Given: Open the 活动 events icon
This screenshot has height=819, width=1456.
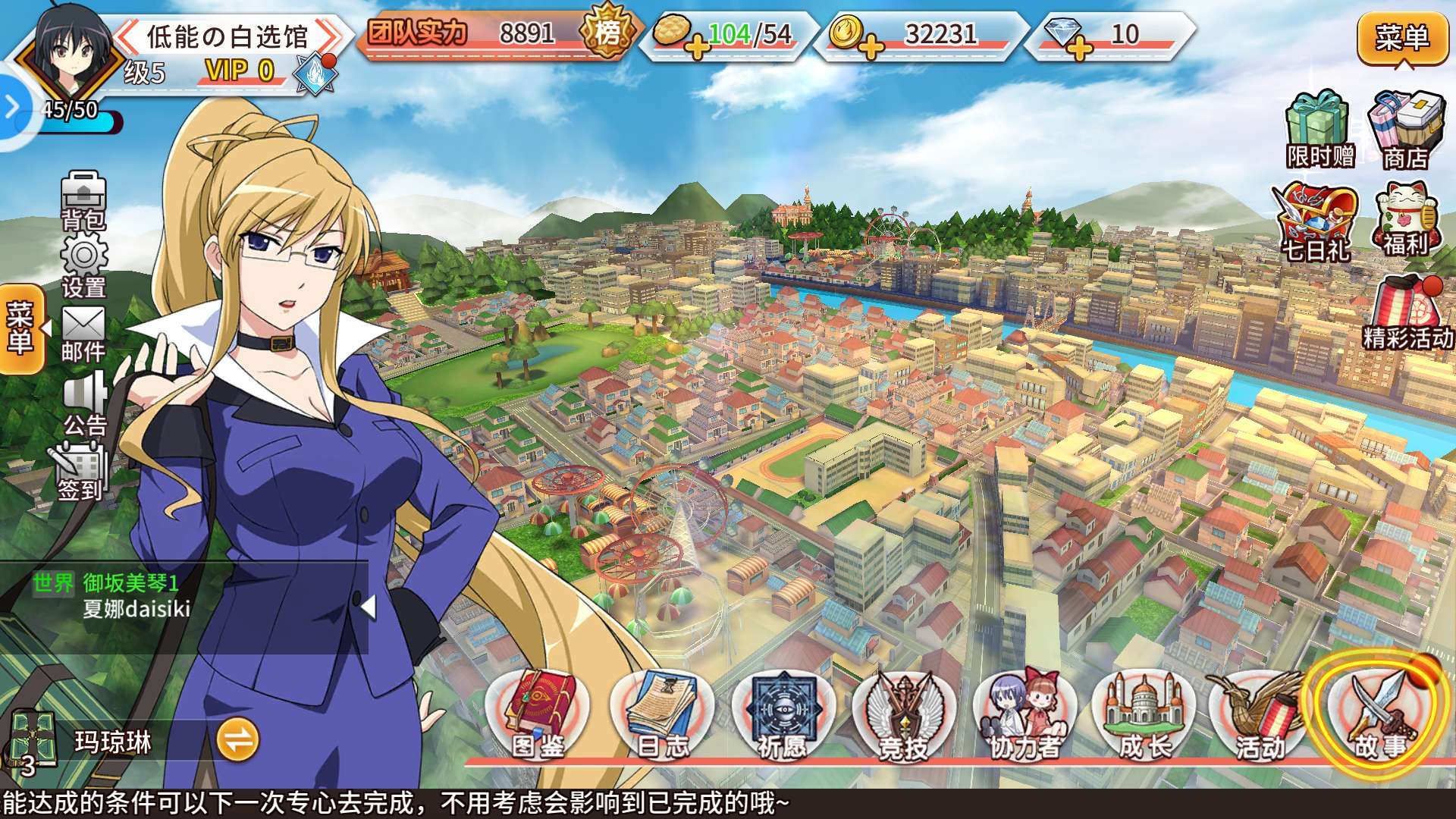Looking at the screenshot, I should [1257, 717].
